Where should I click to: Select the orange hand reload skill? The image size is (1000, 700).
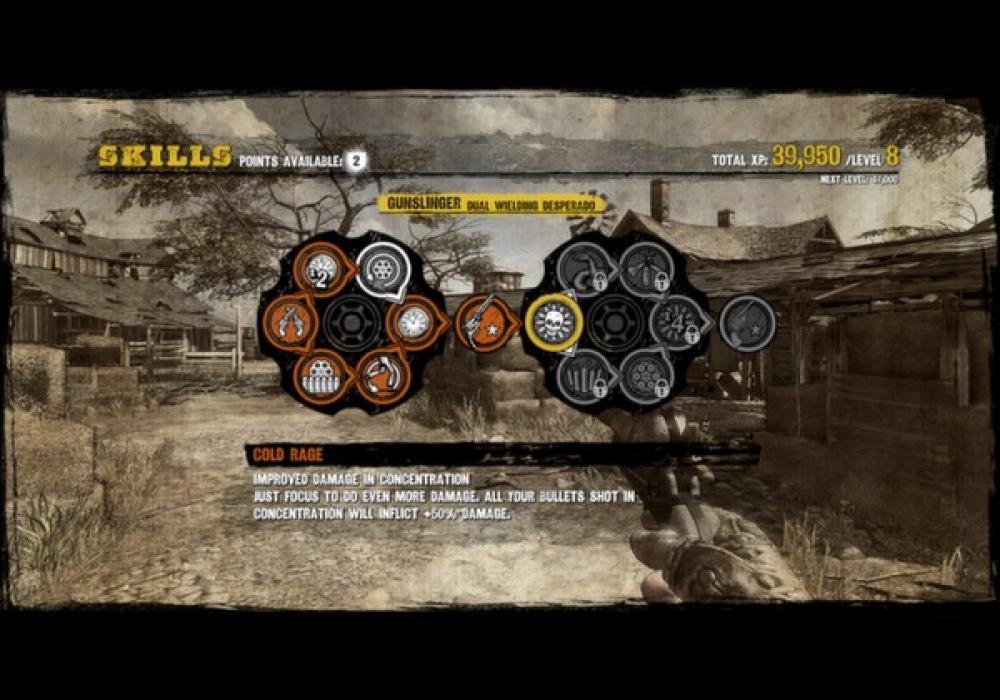pyautogui.click(x=382, y=376)
